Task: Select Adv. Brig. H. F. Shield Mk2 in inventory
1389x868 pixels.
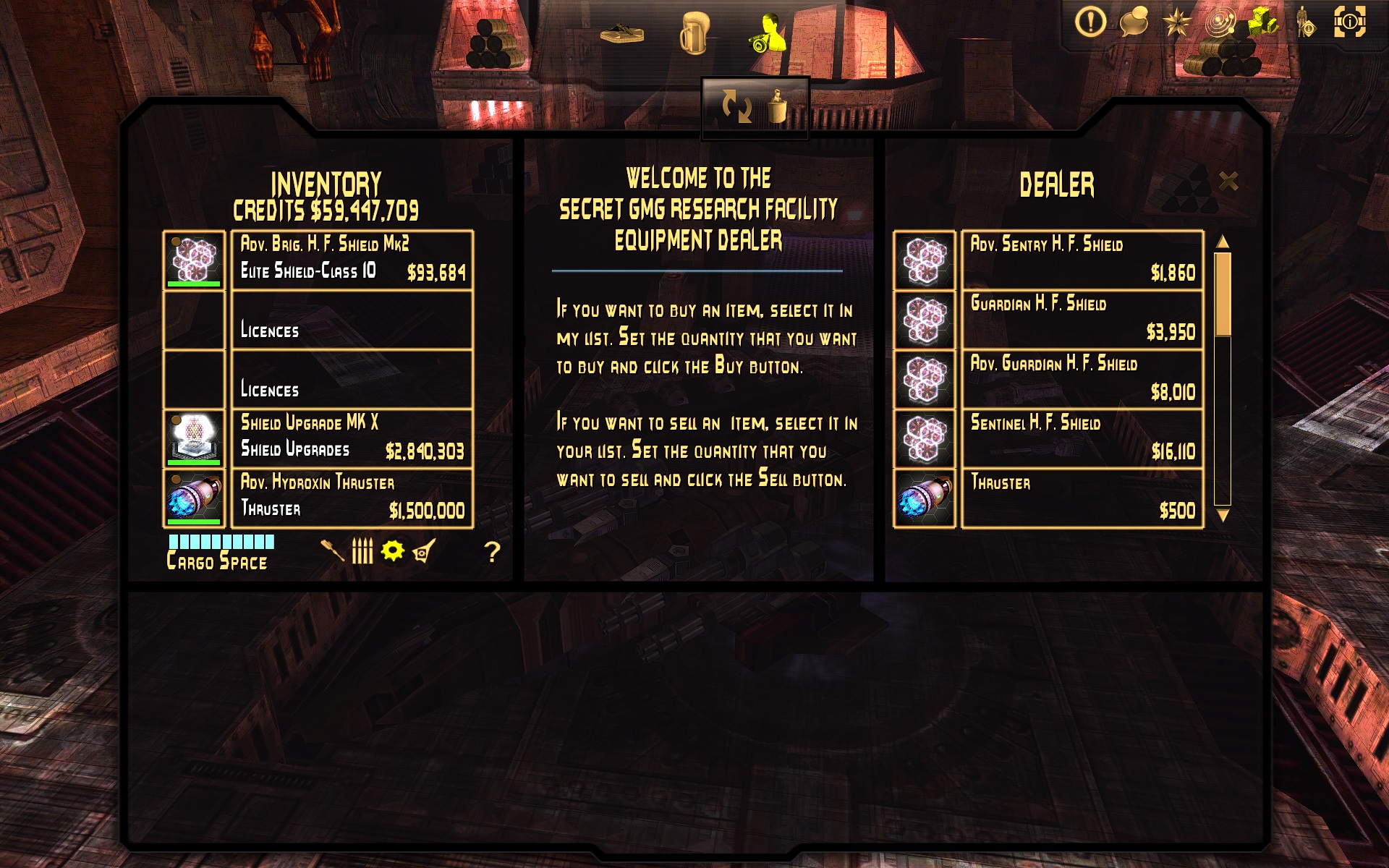Action: point(352,260)
